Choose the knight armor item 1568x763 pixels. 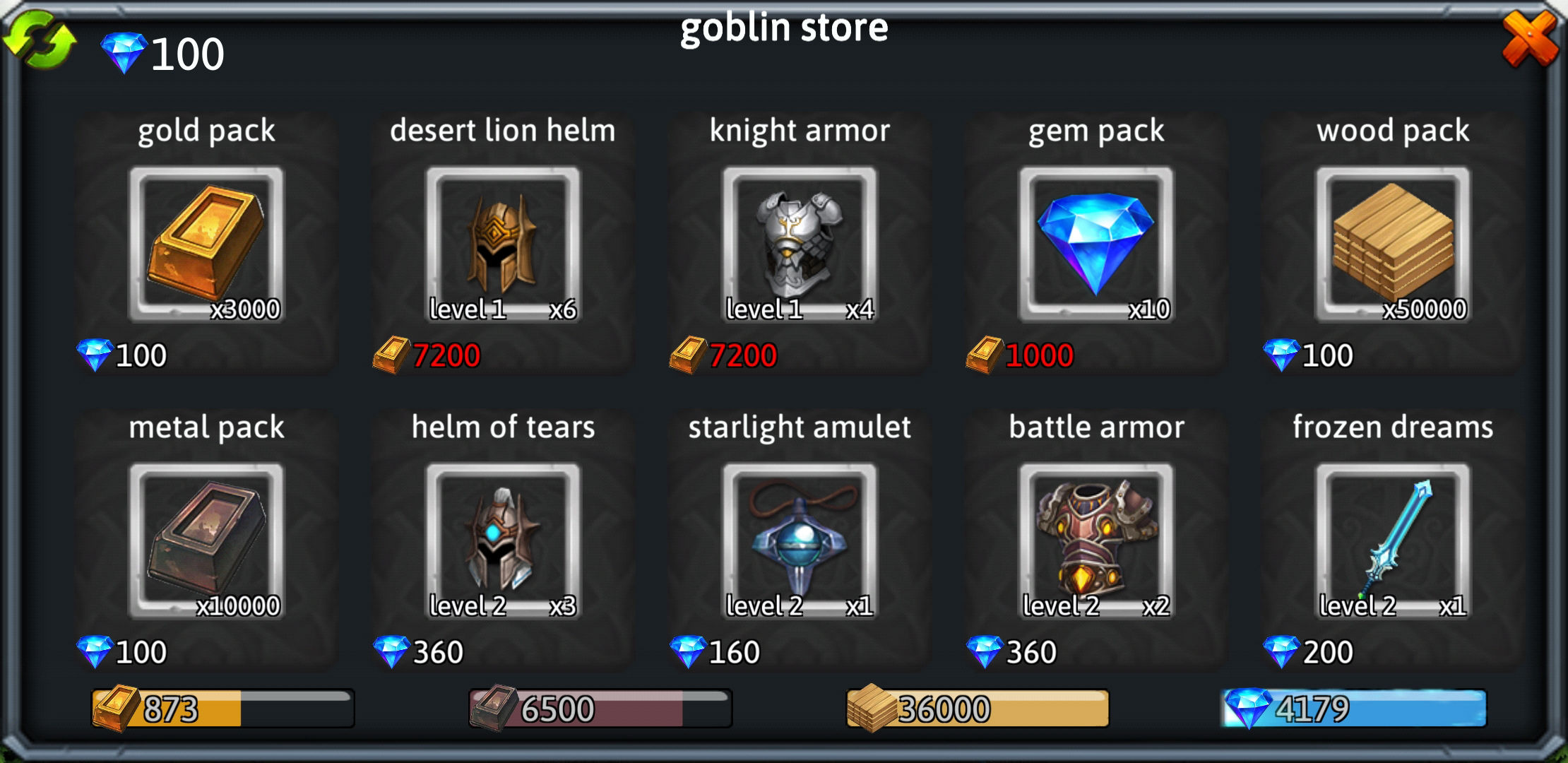click(x=800, y=245)
